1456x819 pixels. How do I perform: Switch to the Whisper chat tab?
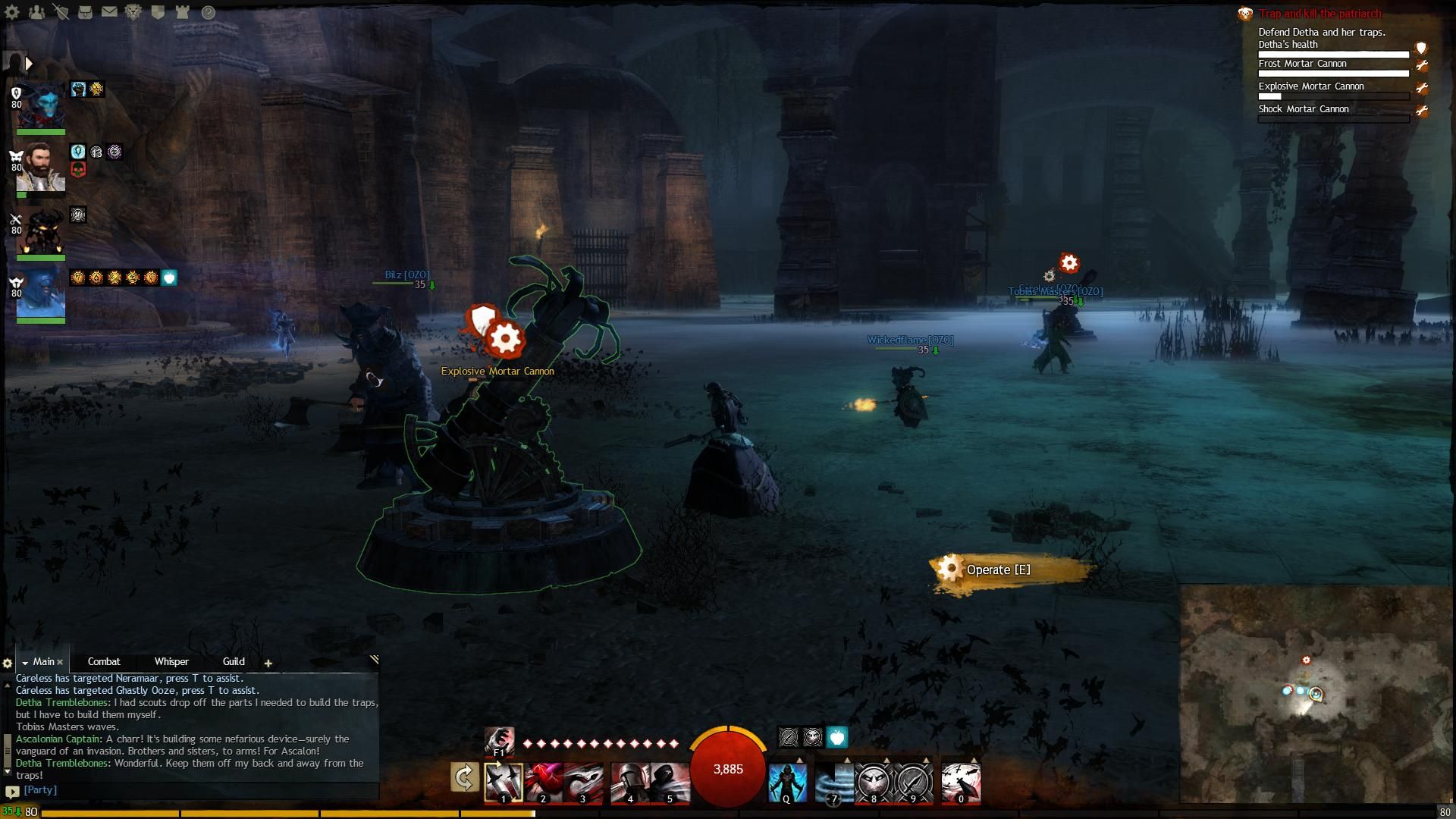click(x=171, y=661)
